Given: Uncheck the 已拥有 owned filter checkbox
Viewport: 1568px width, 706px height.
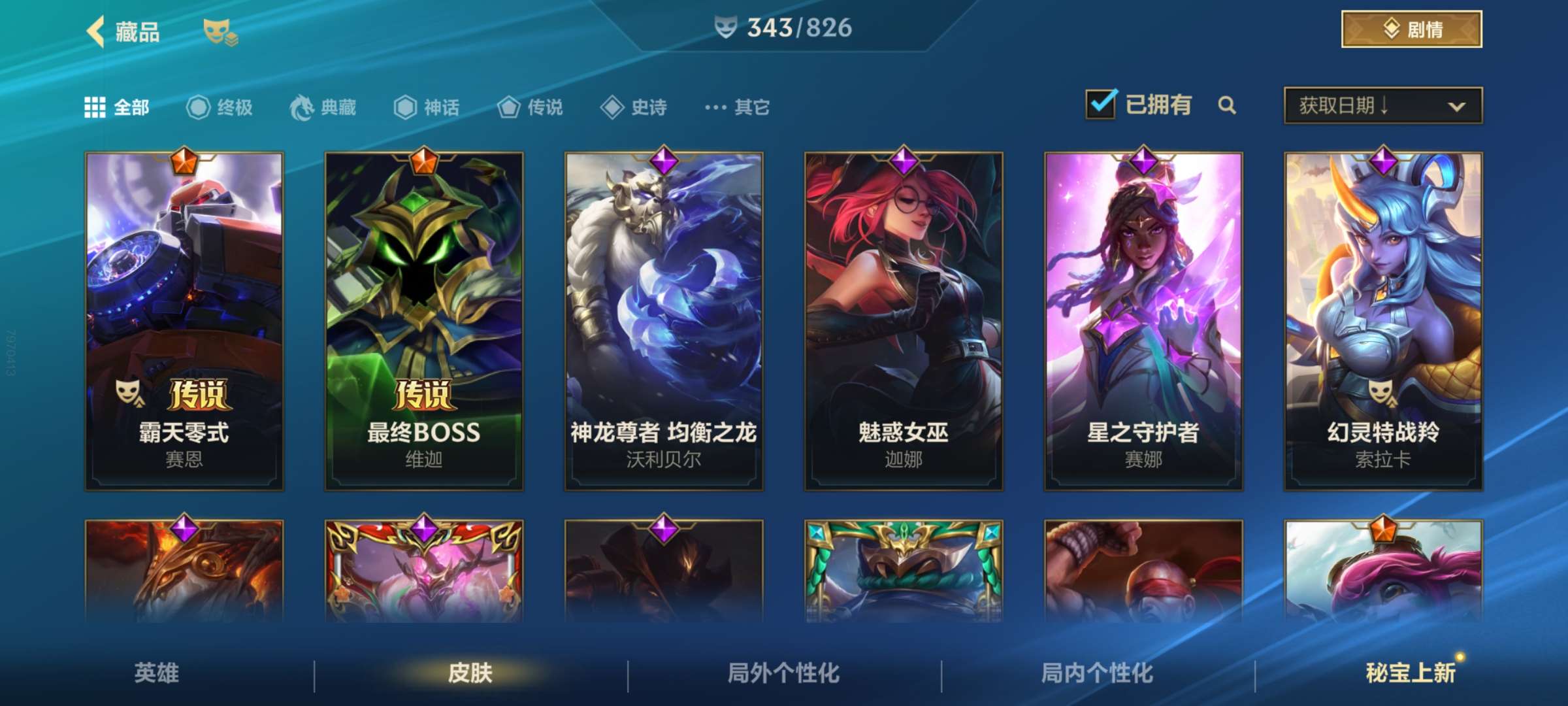Looking at the screenshot, I should 1102,103.
